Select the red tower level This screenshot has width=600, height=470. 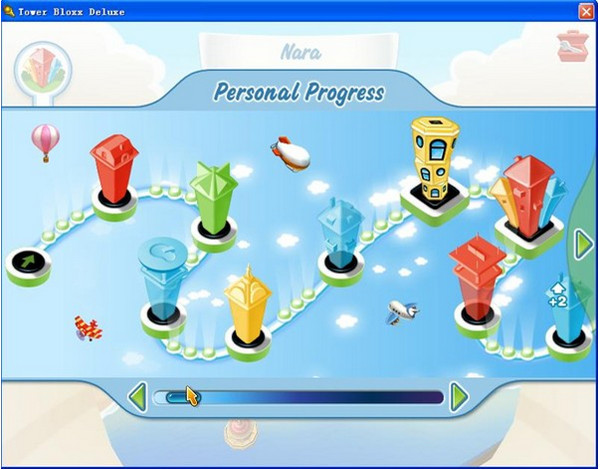115,173
